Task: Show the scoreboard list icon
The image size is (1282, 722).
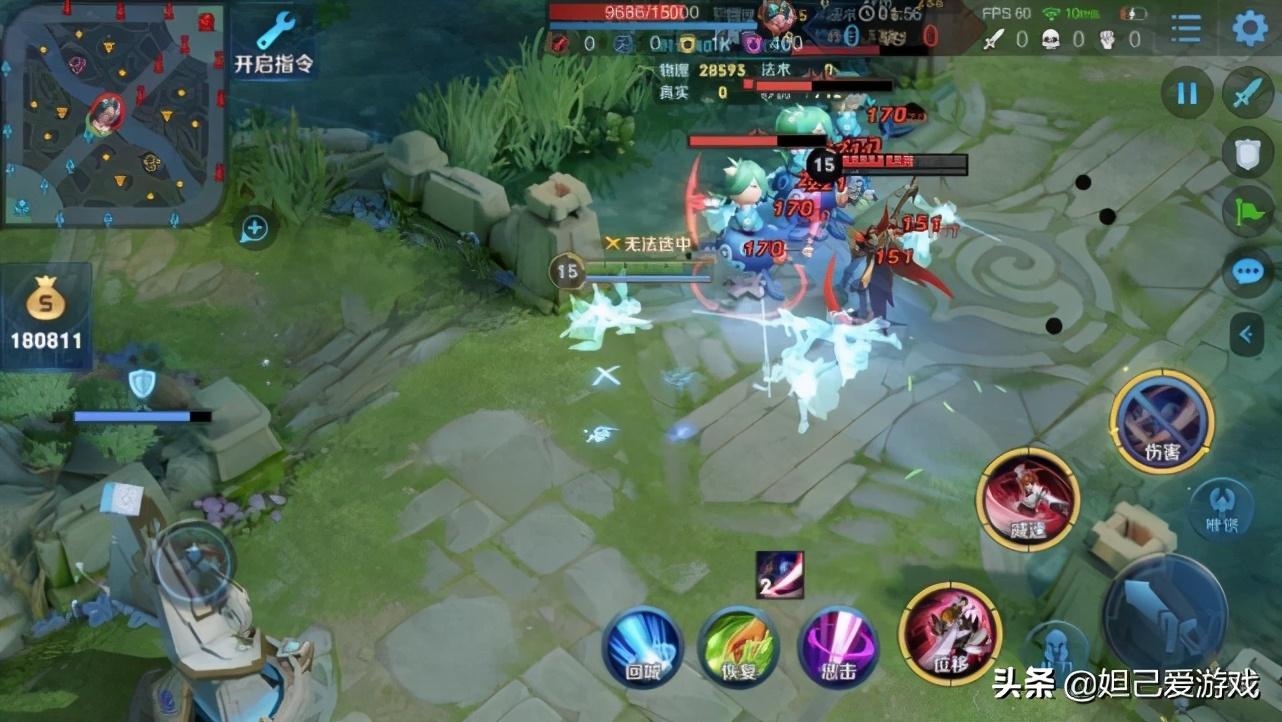Action: (x=1186, y=28)
